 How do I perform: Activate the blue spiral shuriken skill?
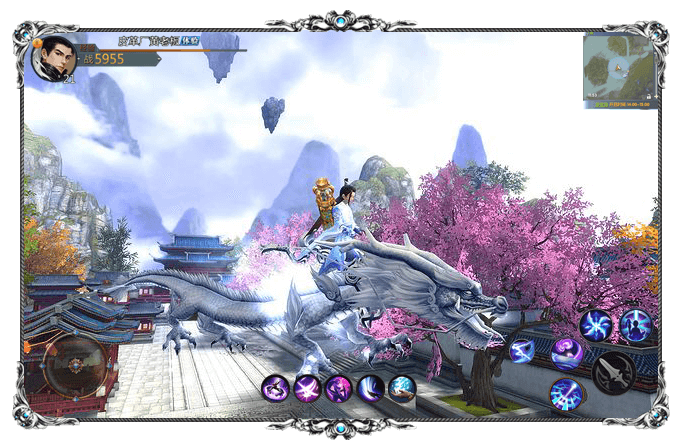[597, 325]
